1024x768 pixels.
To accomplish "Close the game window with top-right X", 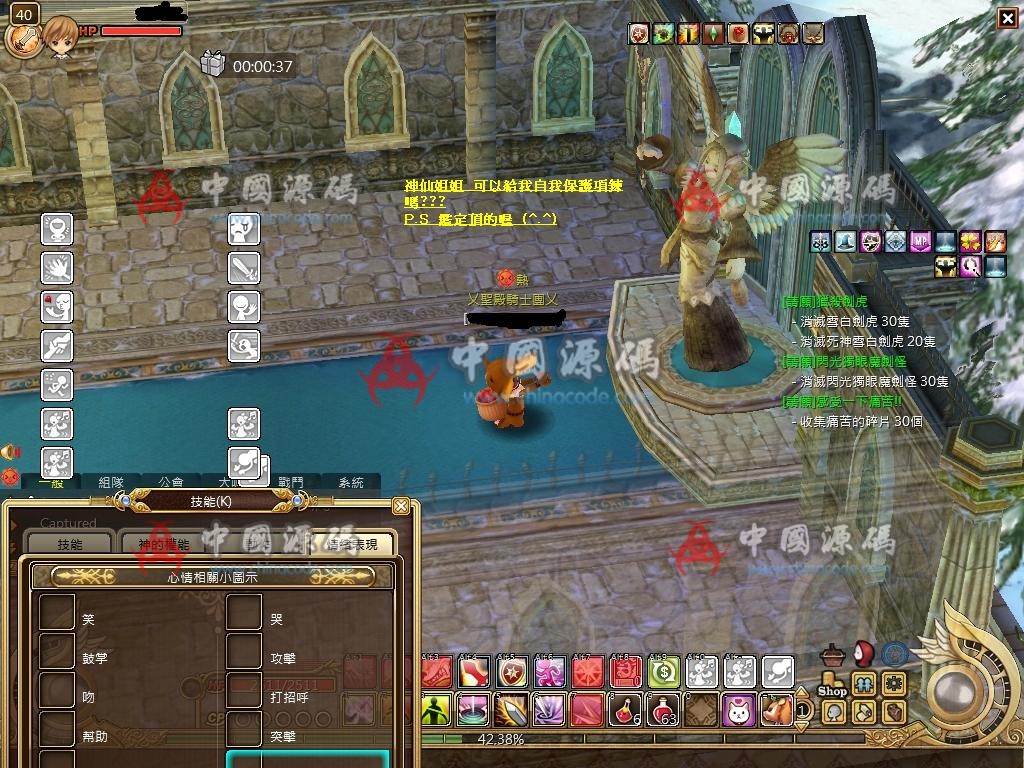I will click(1007, 17).
